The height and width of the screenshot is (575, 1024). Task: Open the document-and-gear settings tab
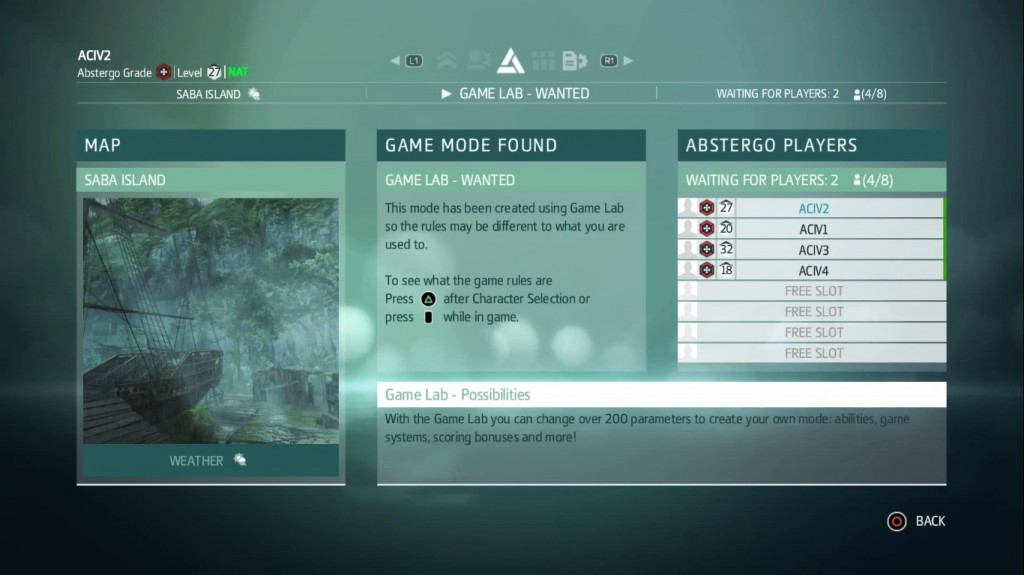(x=574, y=61)
